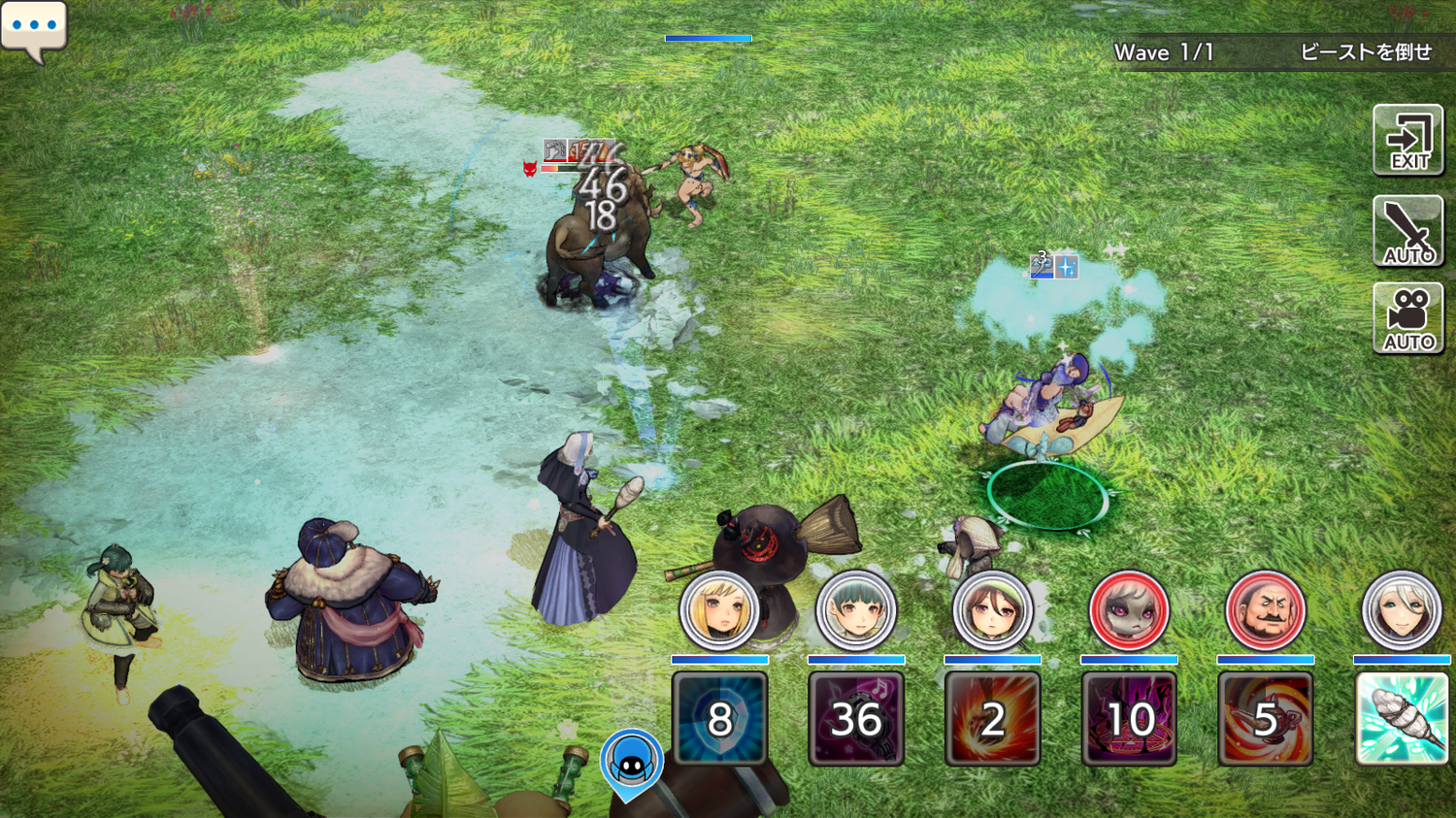Image resolution: width=1456 pixels, height=818 pixels.
Task: Exit the battle with EXIT button
Action: [x=1407, y=141]
